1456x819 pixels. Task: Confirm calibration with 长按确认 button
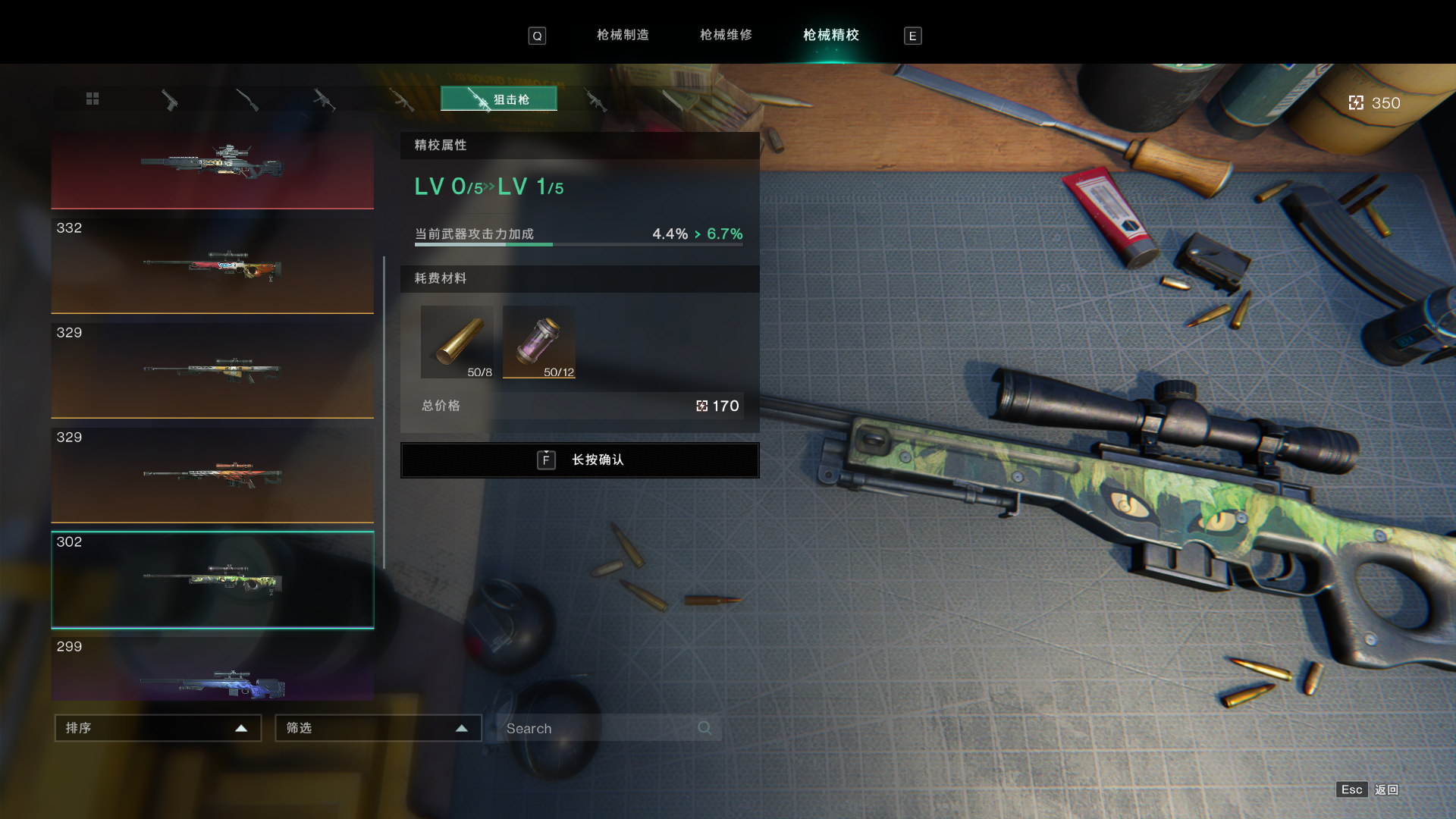(580, 460)
